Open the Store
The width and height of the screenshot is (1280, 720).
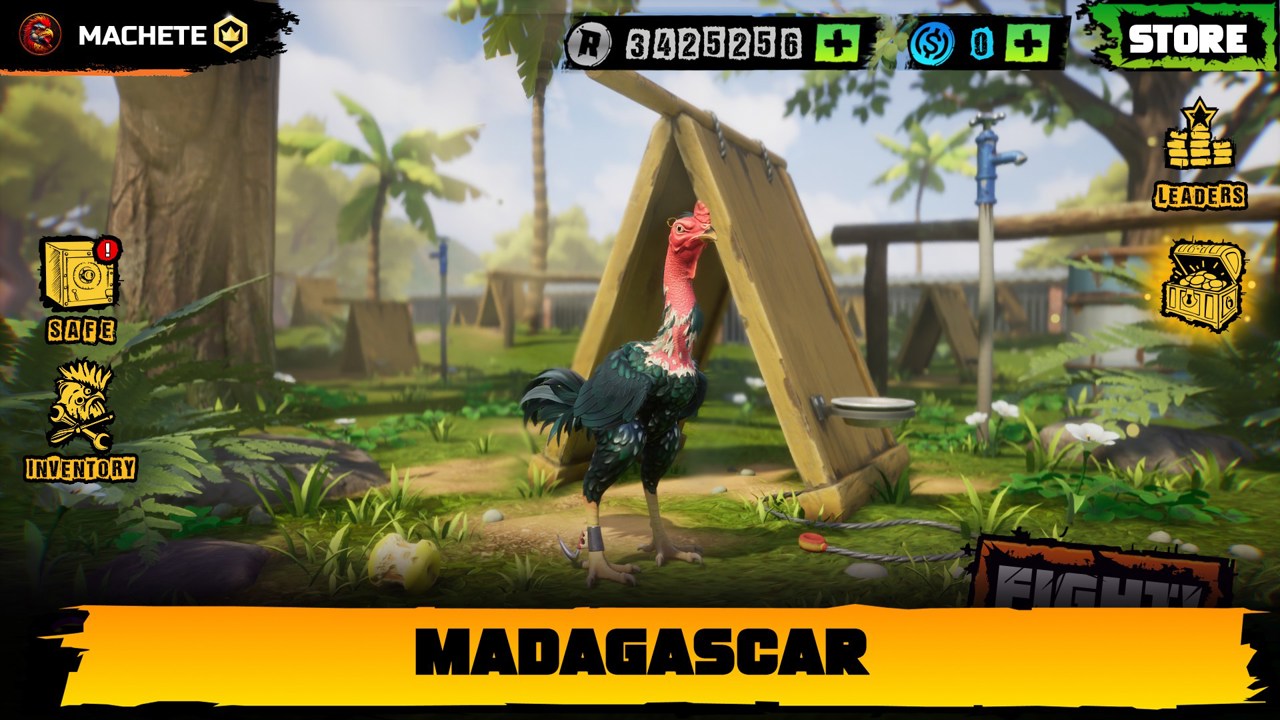tap(1186, 39)
